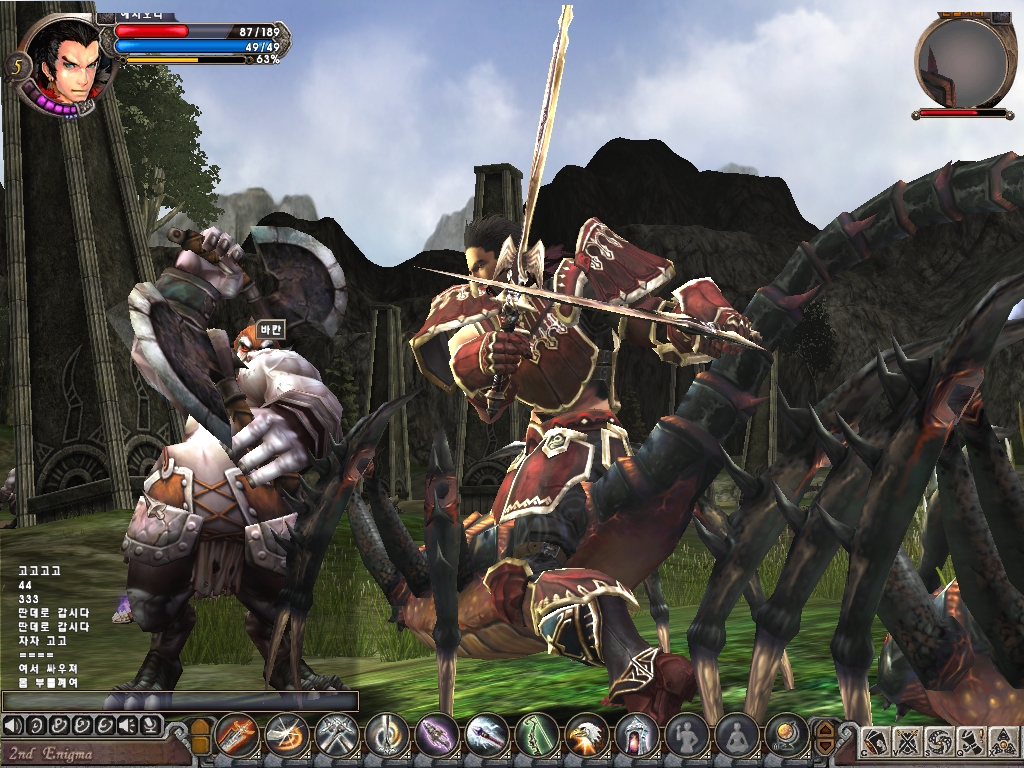Viewport: 1024px width, 768px height.
Task: Use the purple blade skill
Action: click(x=437, y=737)
